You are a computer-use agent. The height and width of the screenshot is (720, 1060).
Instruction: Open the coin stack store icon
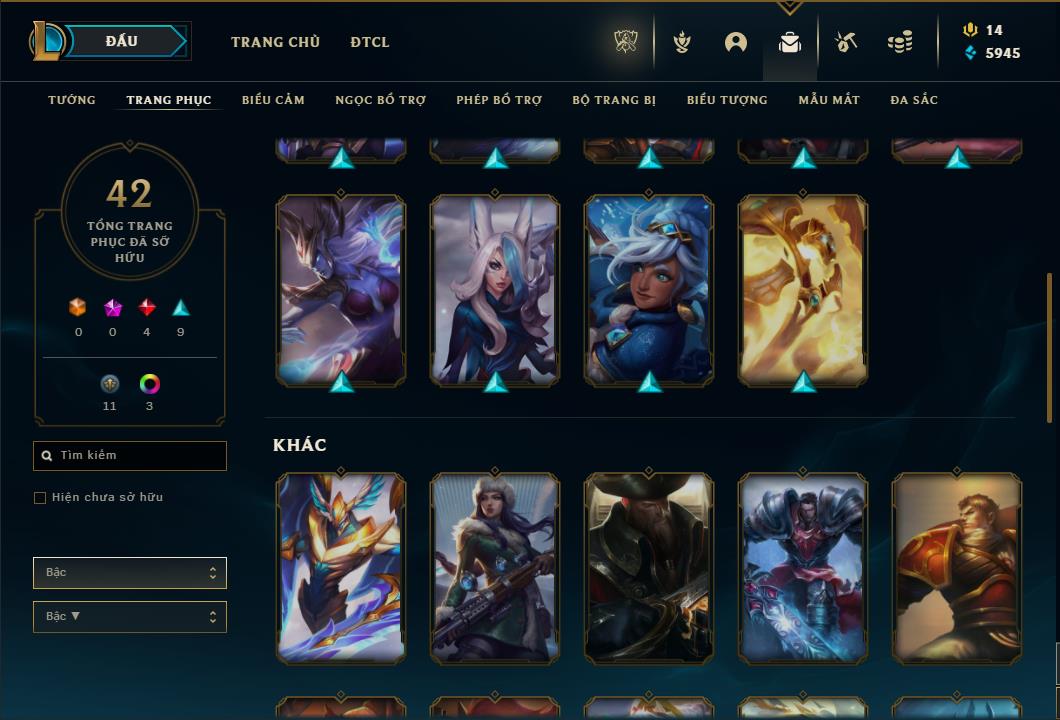point(900,42)
